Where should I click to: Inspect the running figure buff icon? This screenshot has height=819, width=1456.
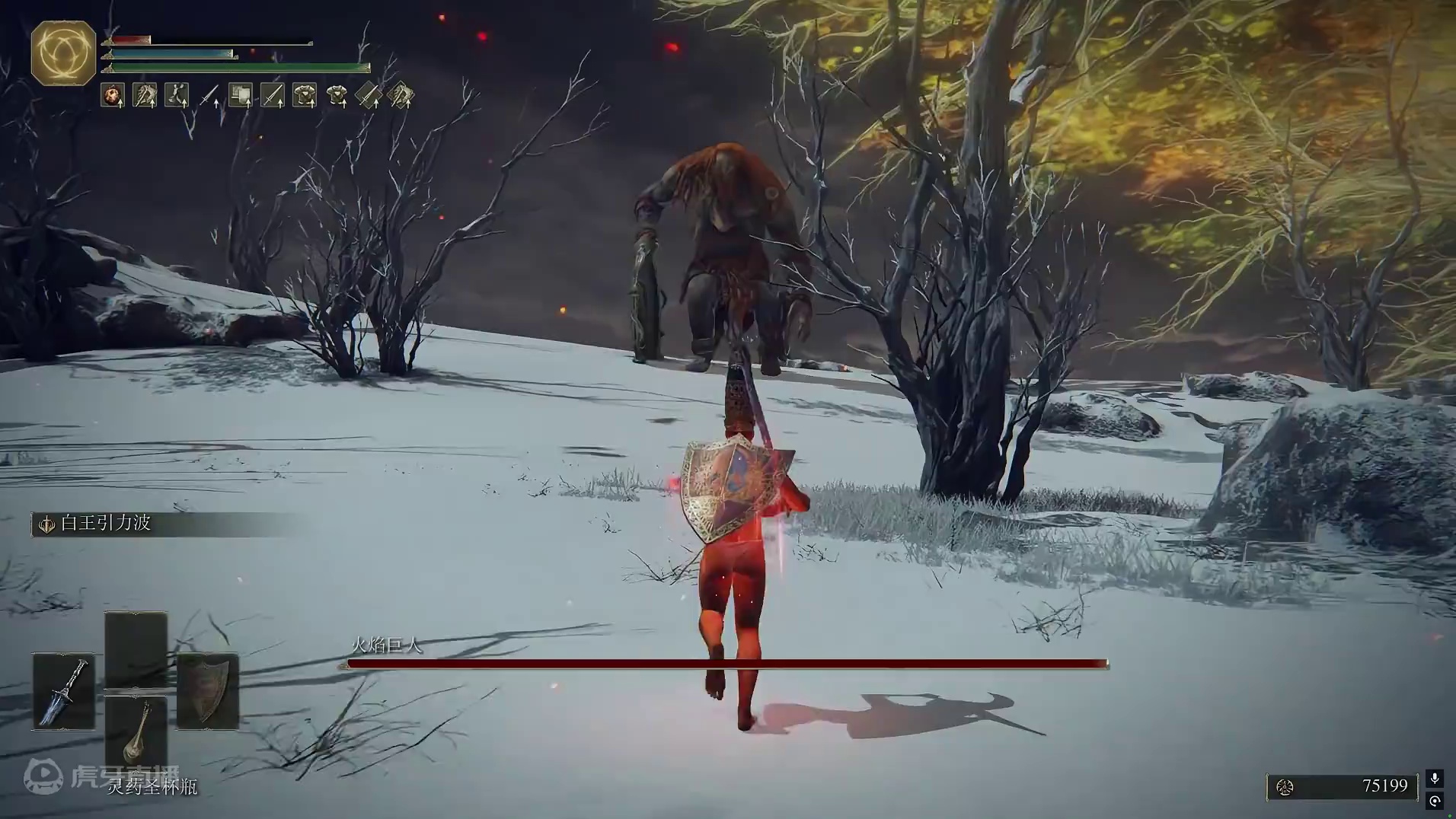pyautogui.click(x=177, y=96)
